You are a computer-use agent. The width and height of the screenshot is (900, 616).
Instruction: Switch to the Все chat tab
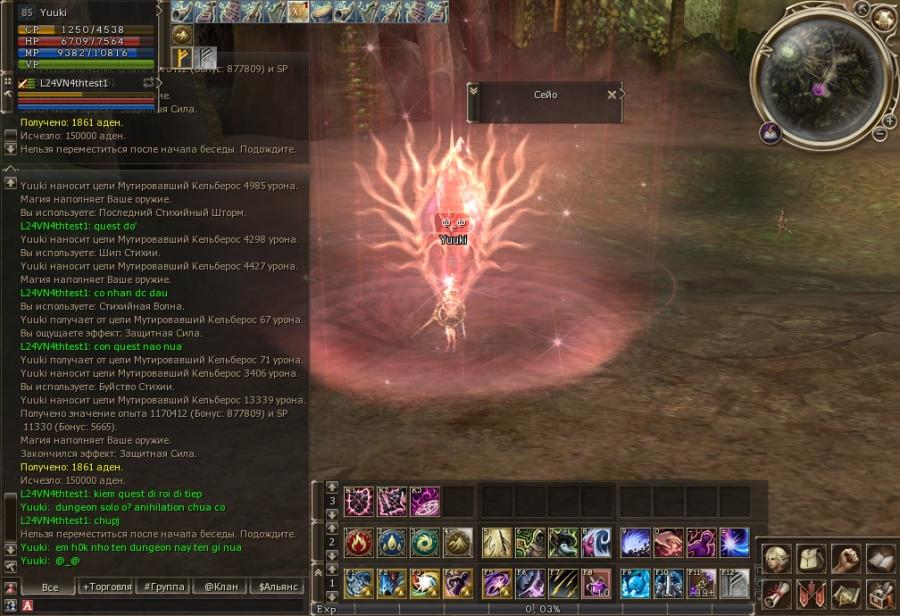tap(50, 587)
